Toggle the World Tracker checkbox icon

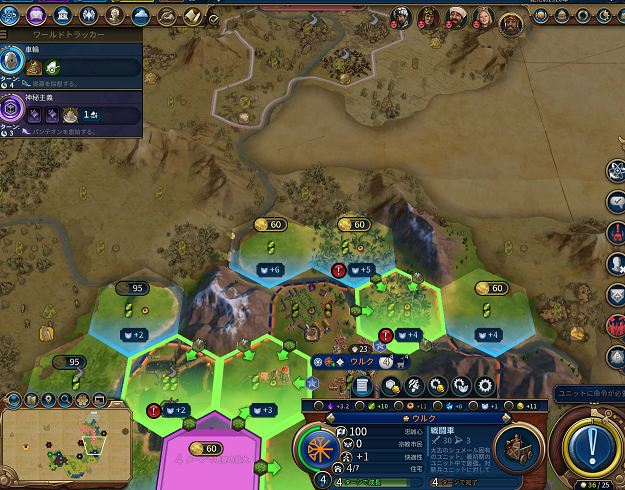[213, 17]
